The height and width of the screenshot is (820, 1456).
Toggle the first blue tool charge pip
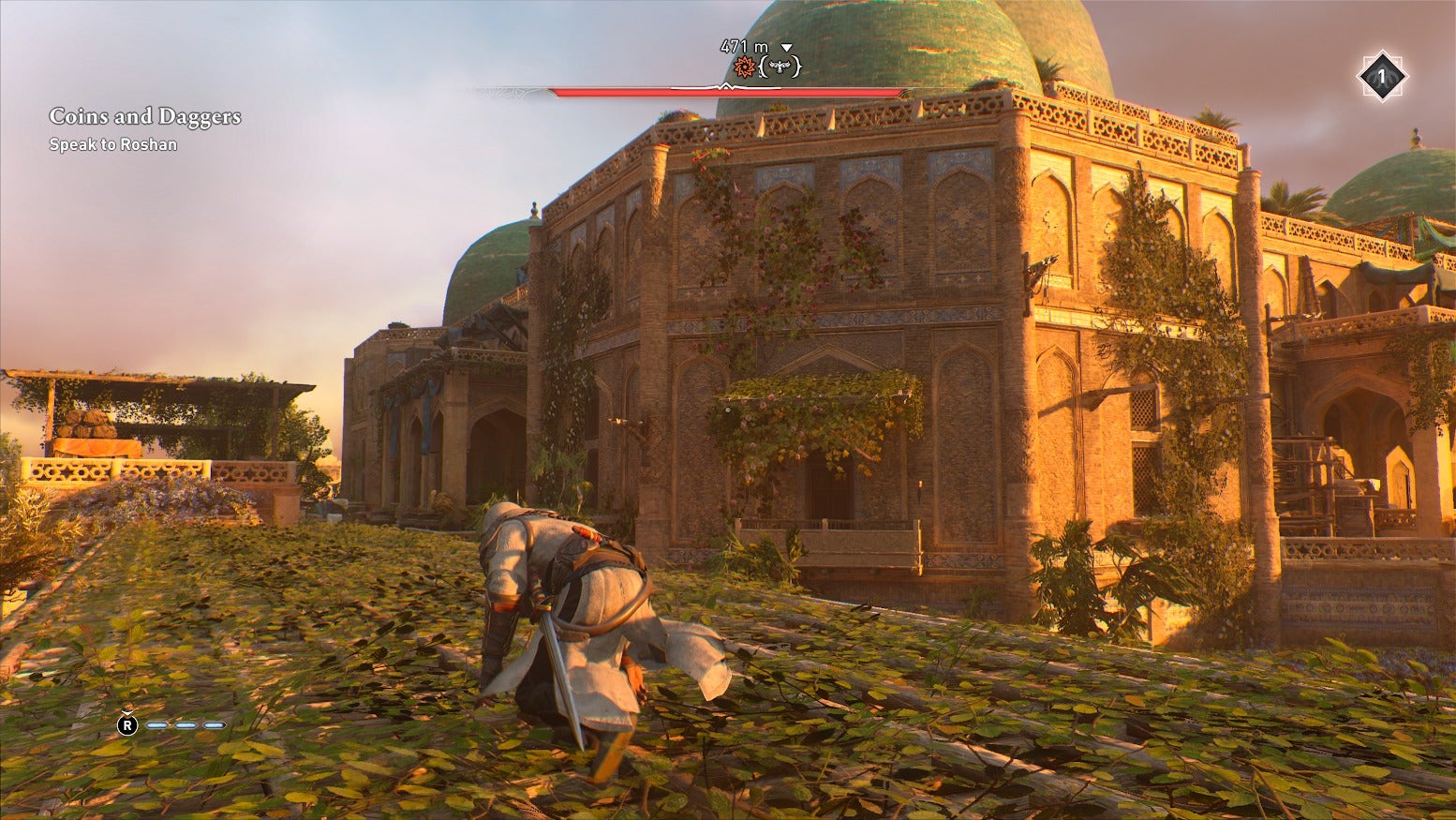pos(156,724)
